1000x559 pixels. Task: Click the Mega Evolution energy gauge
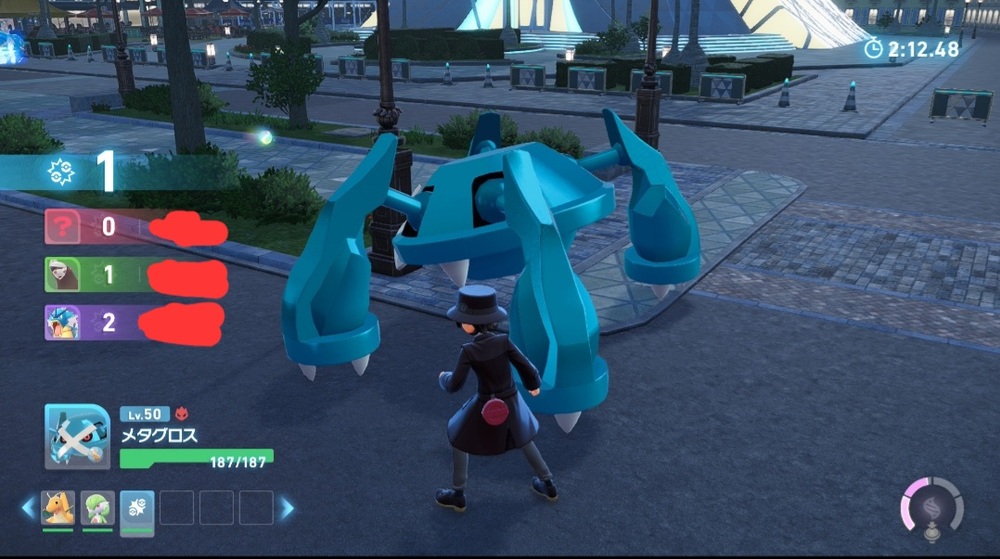click(932, 509)
